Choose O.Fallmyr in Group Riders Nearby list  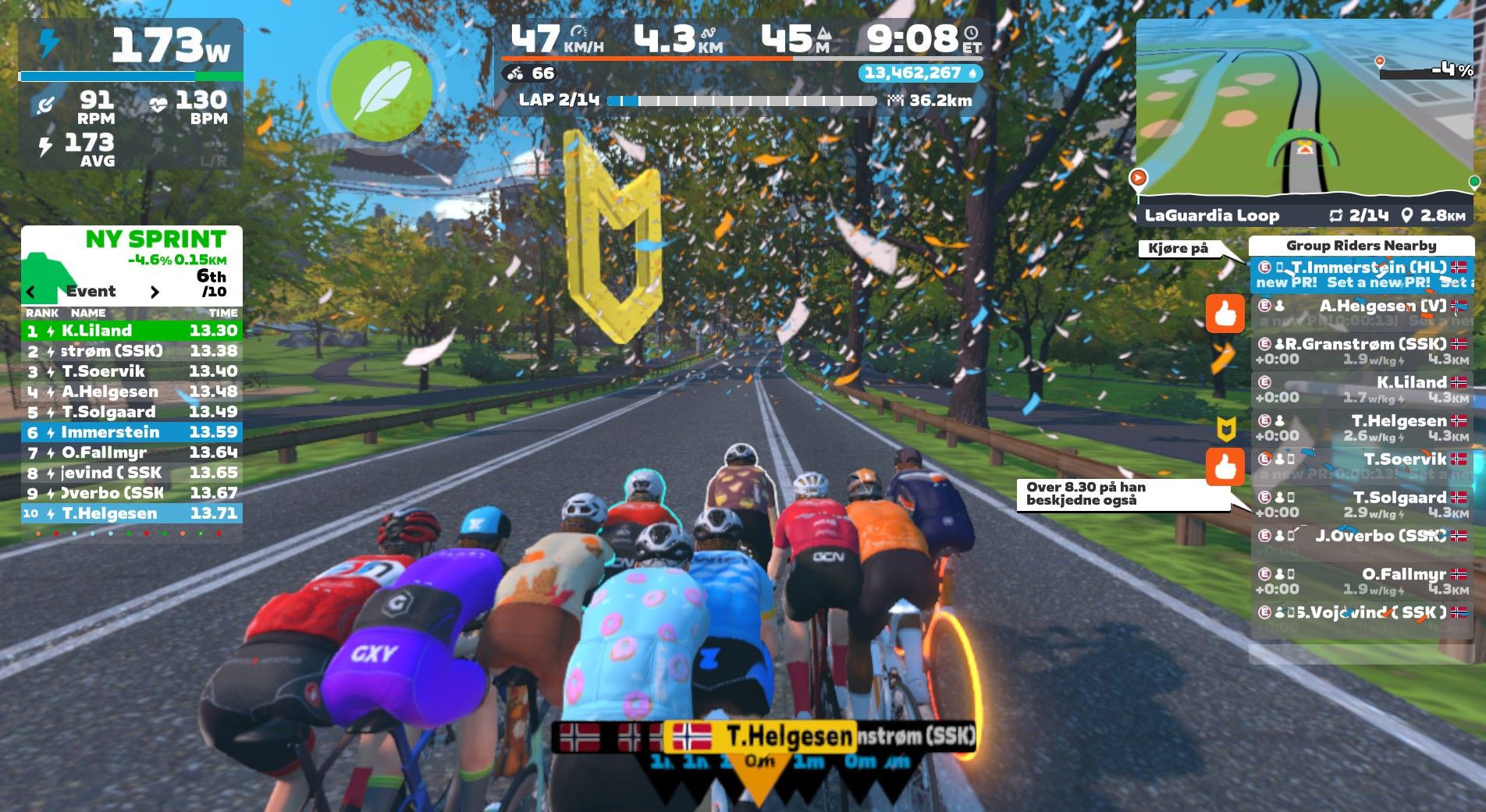1361,580
